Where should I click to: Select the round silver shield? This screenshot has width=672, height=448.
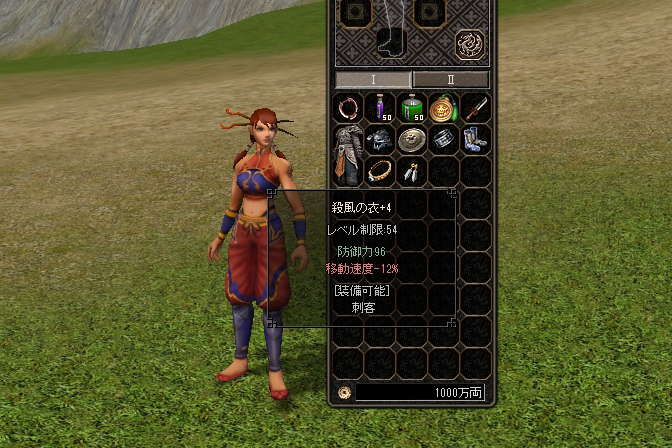click(412, 139)
